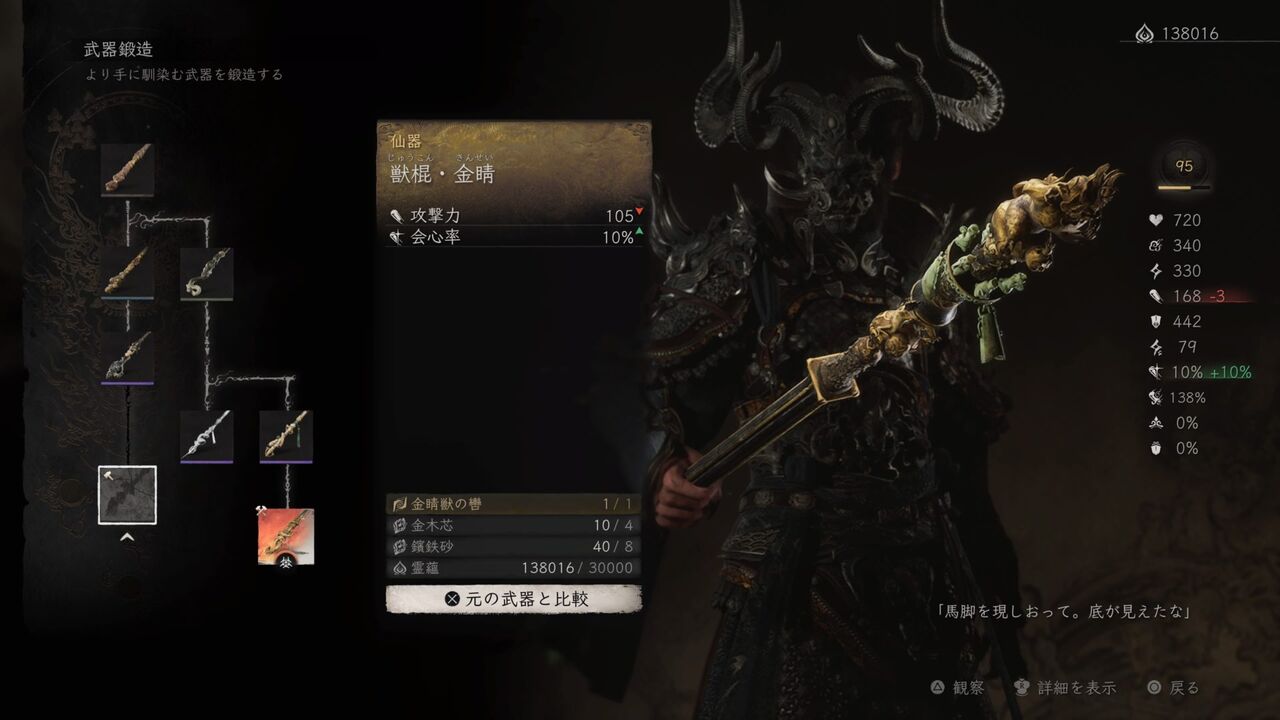The image size is (1280, 720).
Task: Click the 金木芯 material row
Action: pyautogui.click(x=514, y=525)
